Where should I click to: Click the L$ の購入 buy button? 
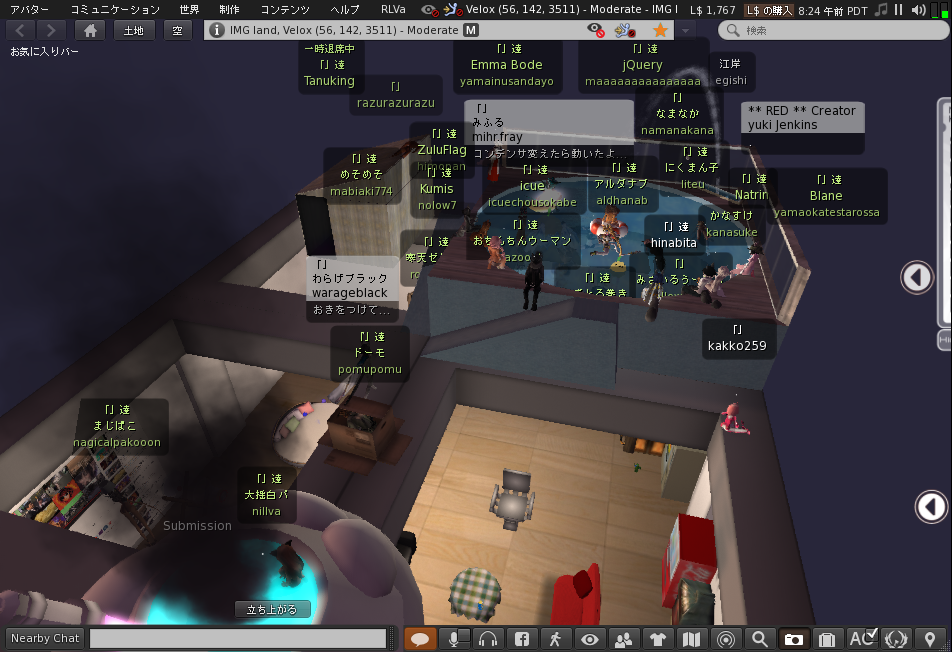[768, 9]
